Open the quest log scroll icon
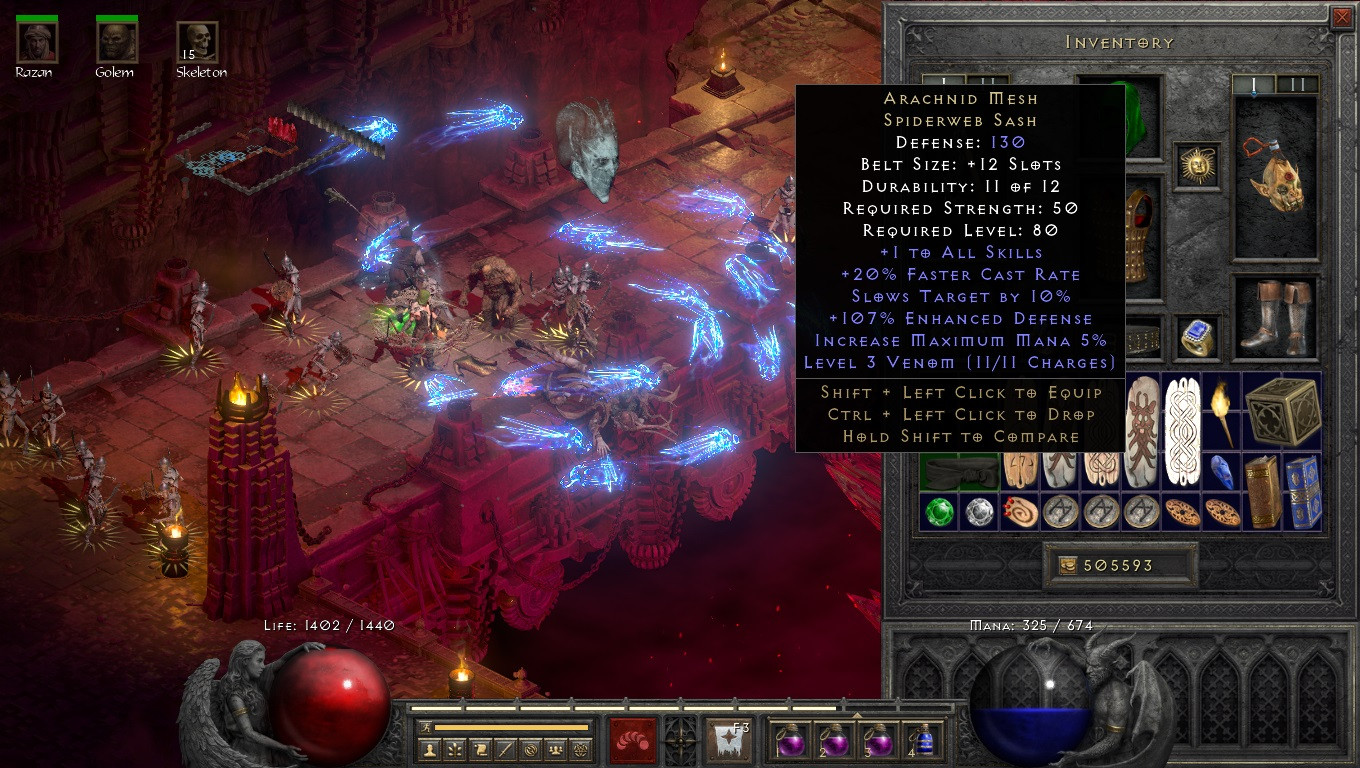This screenshot has height=768, width=1360. [479, 749]
